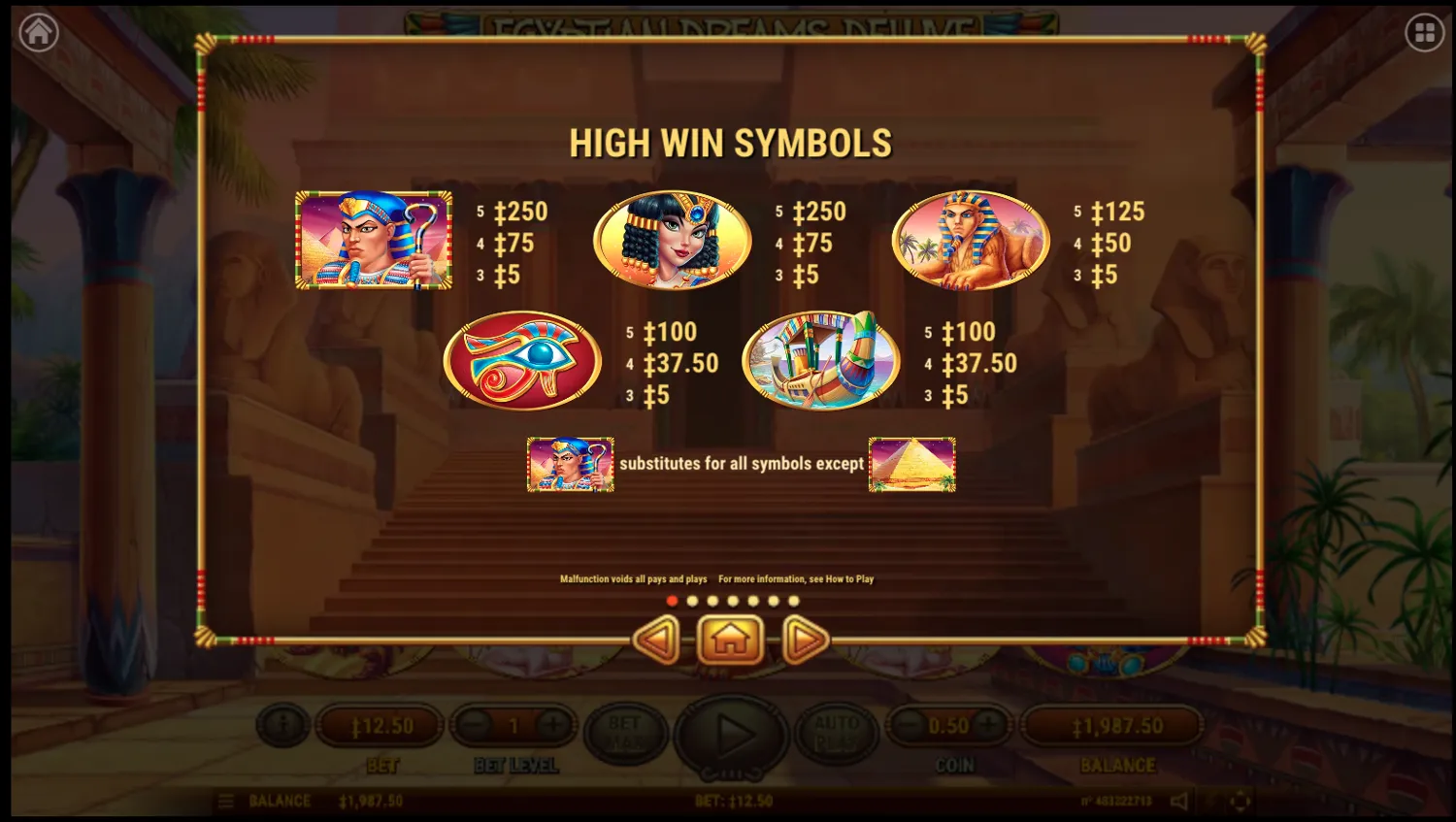Click the speaker icon in the bottom bar
Image resolution: width=1456 pixels, height=822 pixels.
(x=1177, y=801)
